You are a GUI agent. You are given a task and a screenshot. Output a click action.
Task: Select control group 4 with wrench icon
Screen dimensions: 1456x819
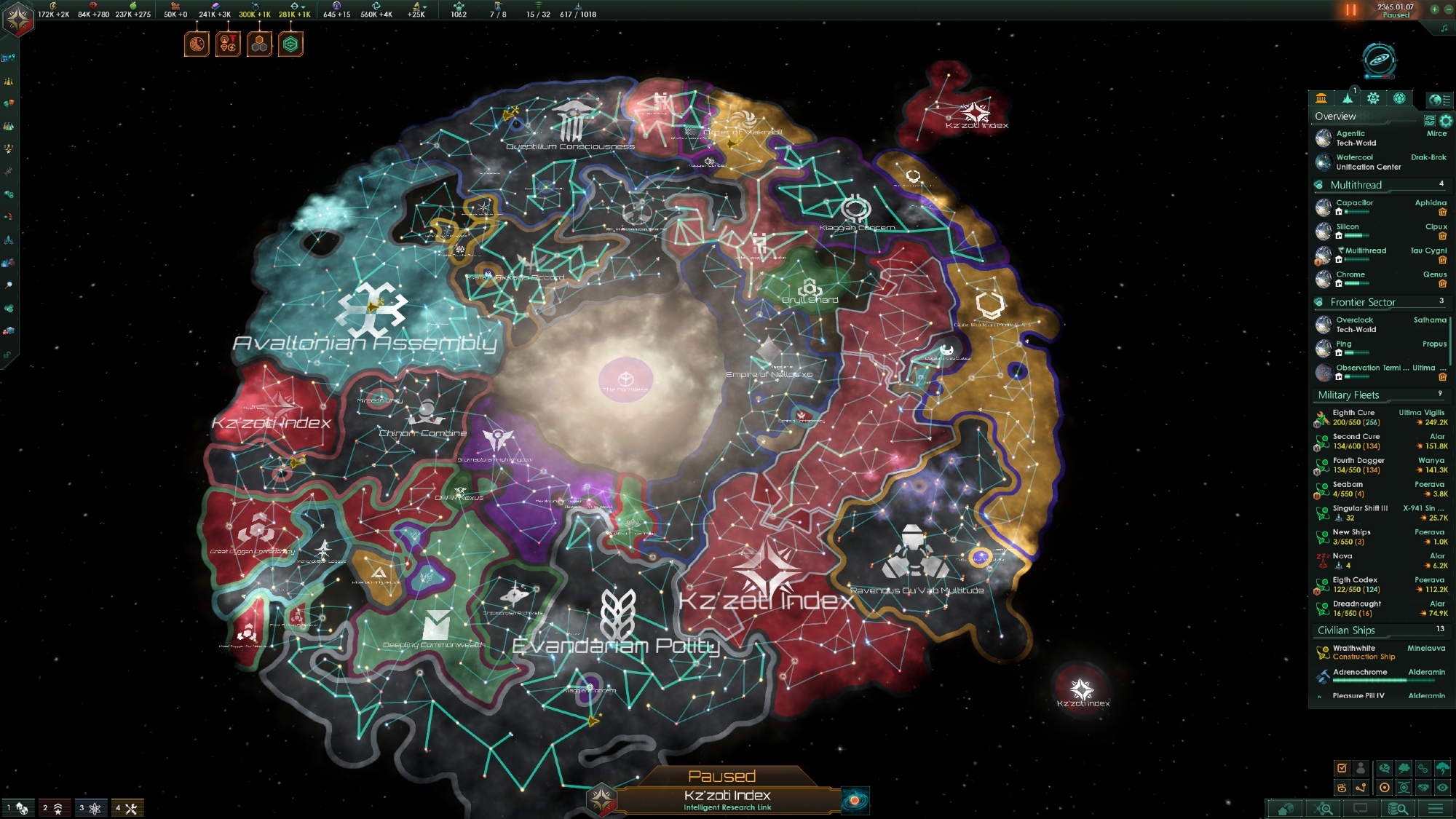click(x=127, y=808)
